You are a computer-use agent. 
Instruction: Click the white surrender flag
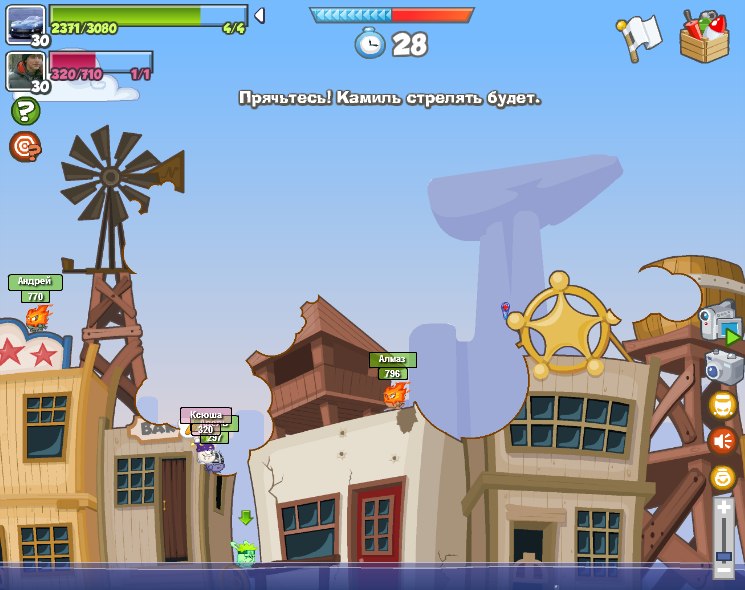pyautogui.click(x=639, y=37)
